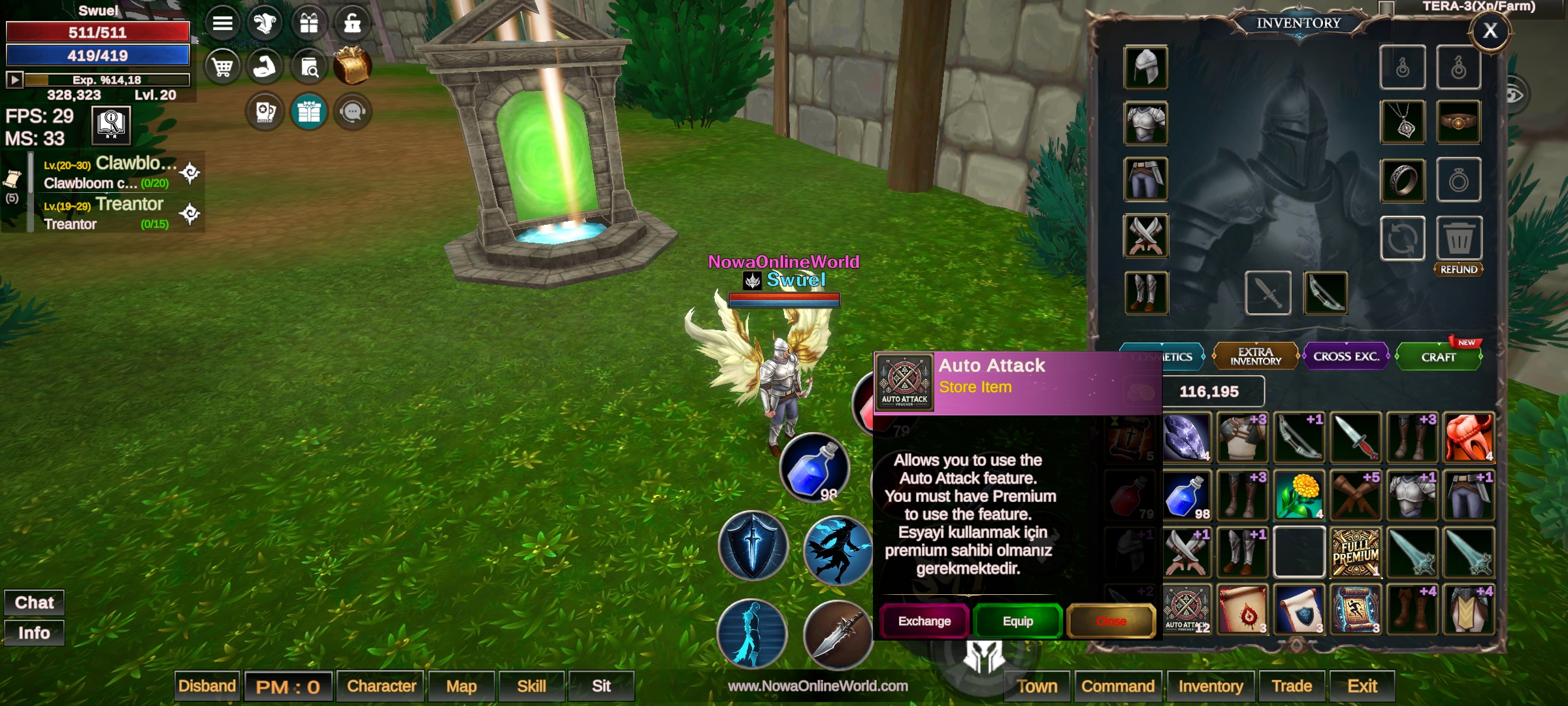The height and width of the screenshot is (706, 1568).
Task: Open the Character window
Action: point(381,686)
